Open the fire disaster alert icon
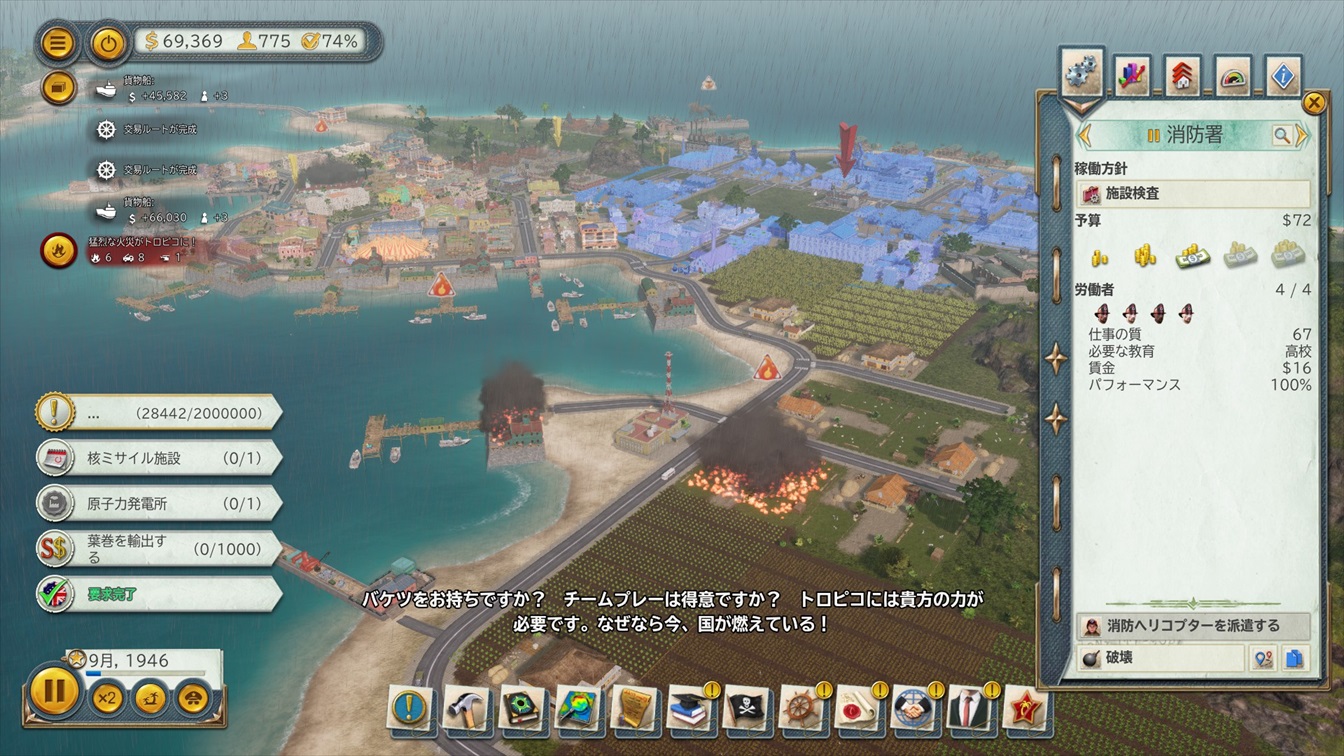Image resolution: width=1344 pixels, height=756 pixels. tap(57, 251)
